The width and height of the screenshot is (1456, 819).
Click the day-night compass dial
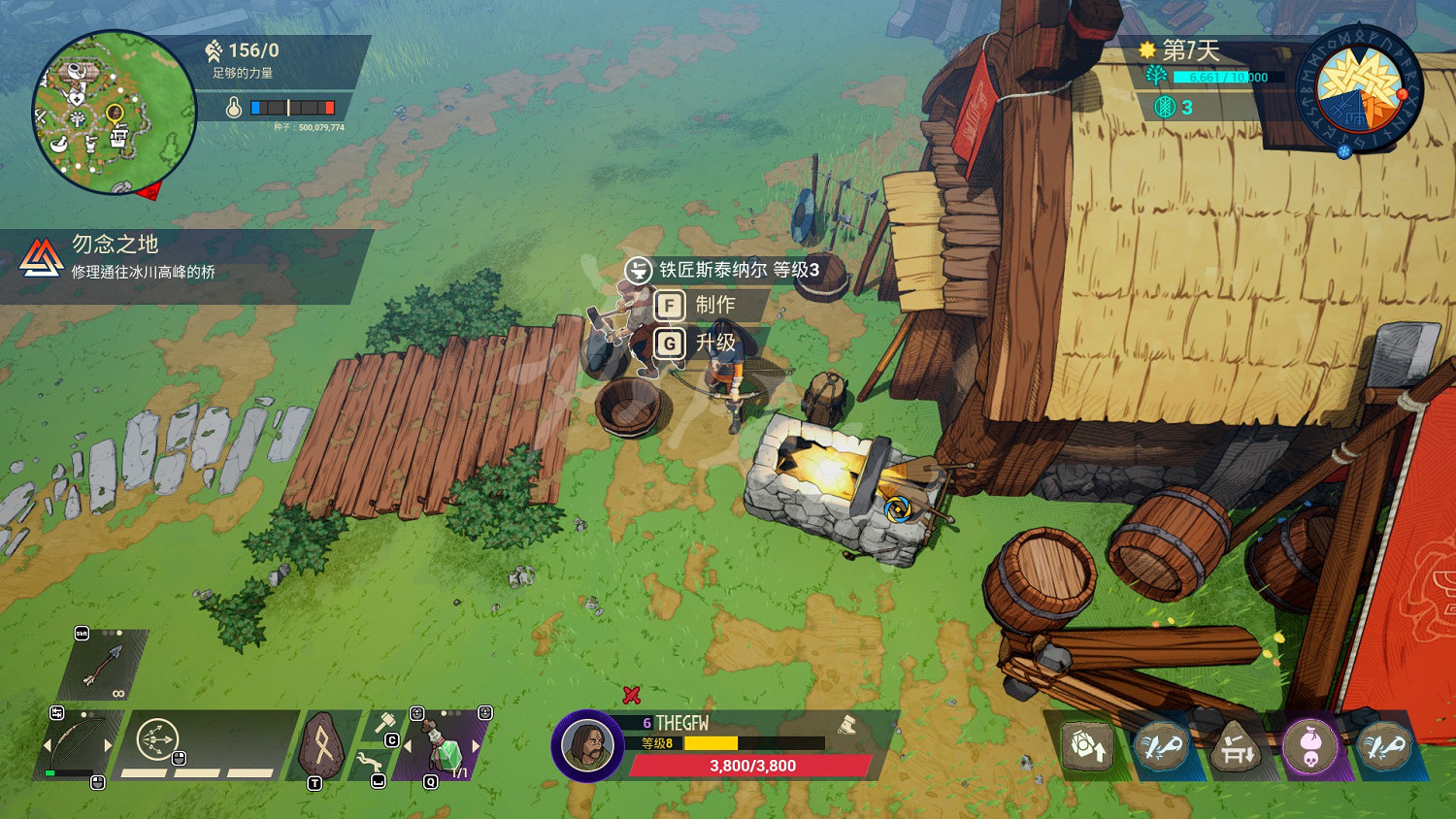click(x=1359, y=89)
